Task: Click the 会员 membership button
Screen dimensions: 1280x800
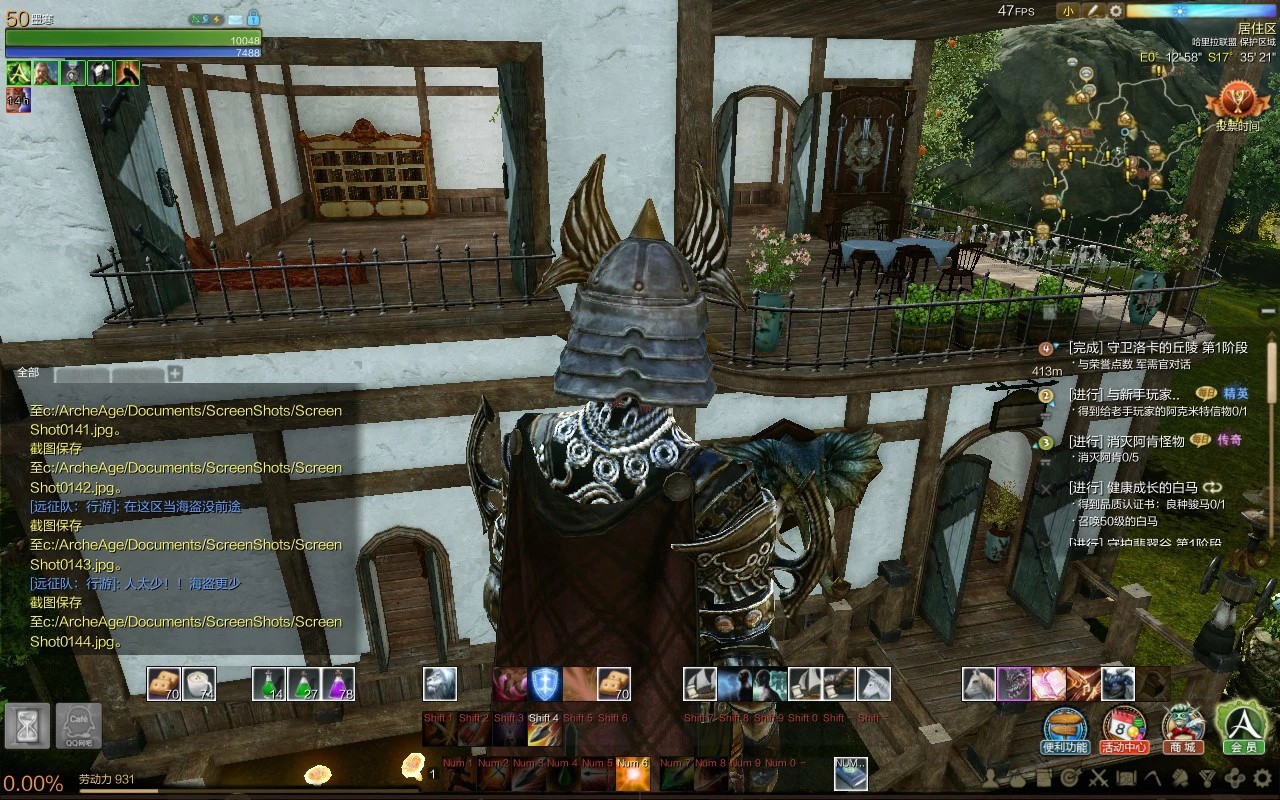Action: (1242, 726)
